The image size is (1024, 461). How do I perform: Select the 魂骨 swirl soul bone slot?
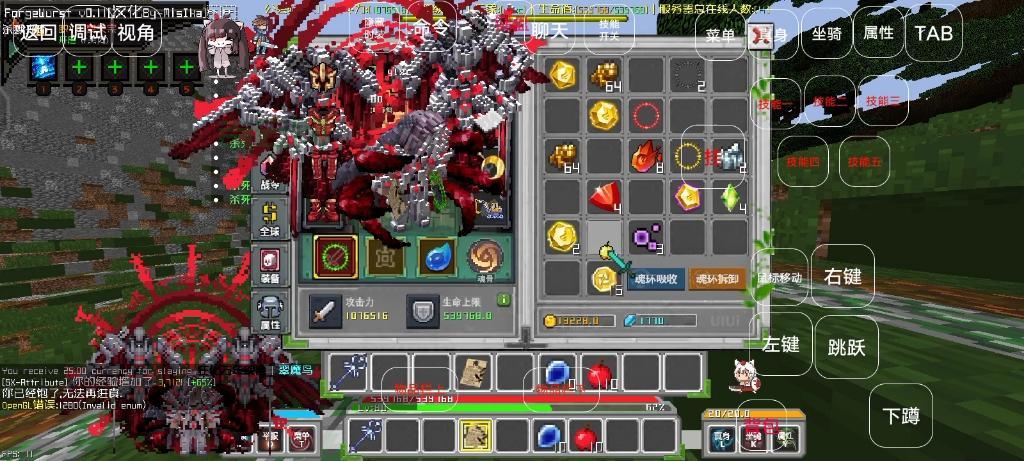coord(487,255)
